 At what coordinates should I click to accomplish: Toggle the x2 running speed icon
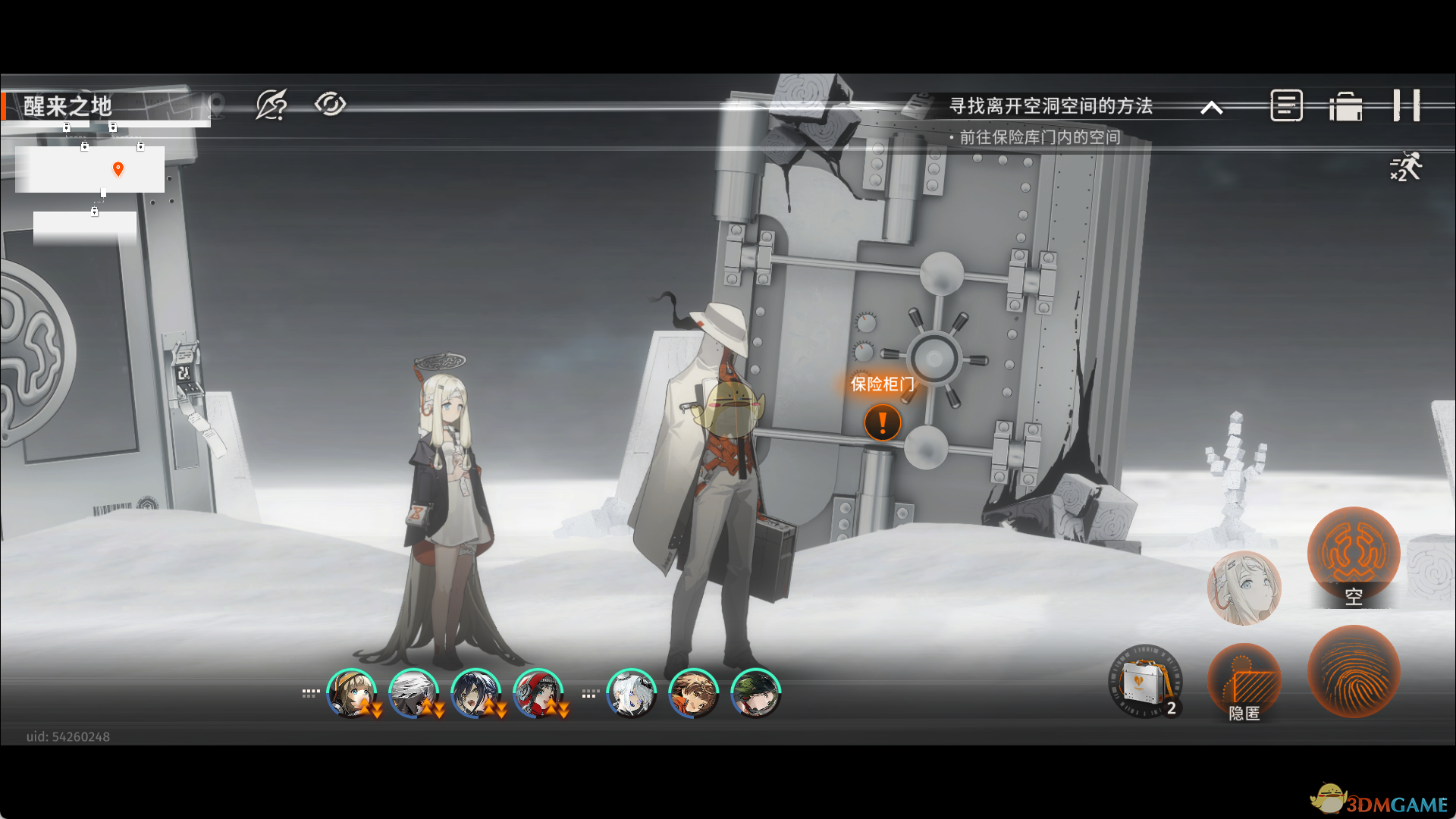[x=1405, y=168]
